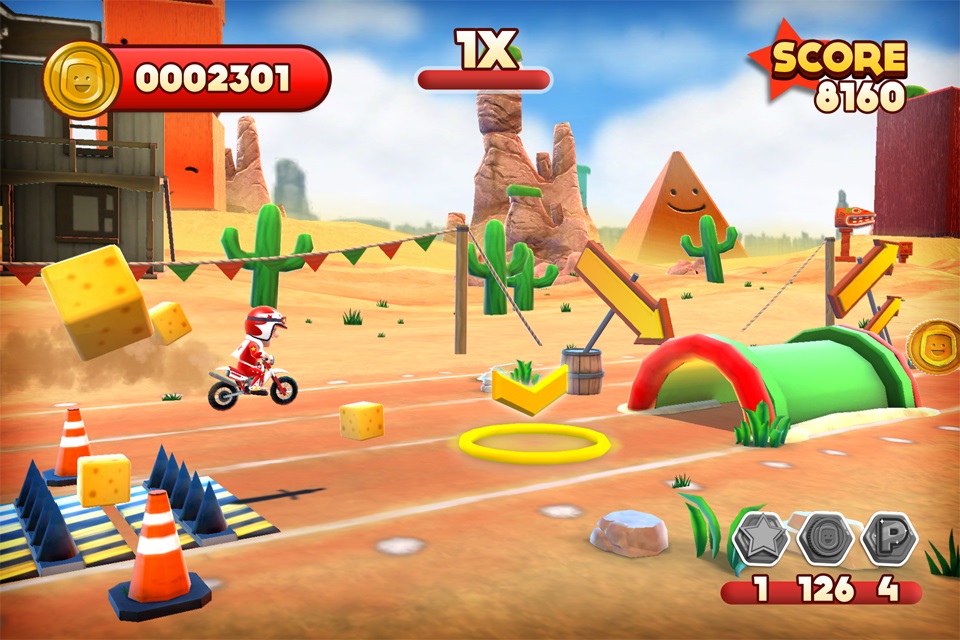Viewport: 960px width, 640px height.
Task: Select the P letter medal badge
Action: (x=888, y=540)
